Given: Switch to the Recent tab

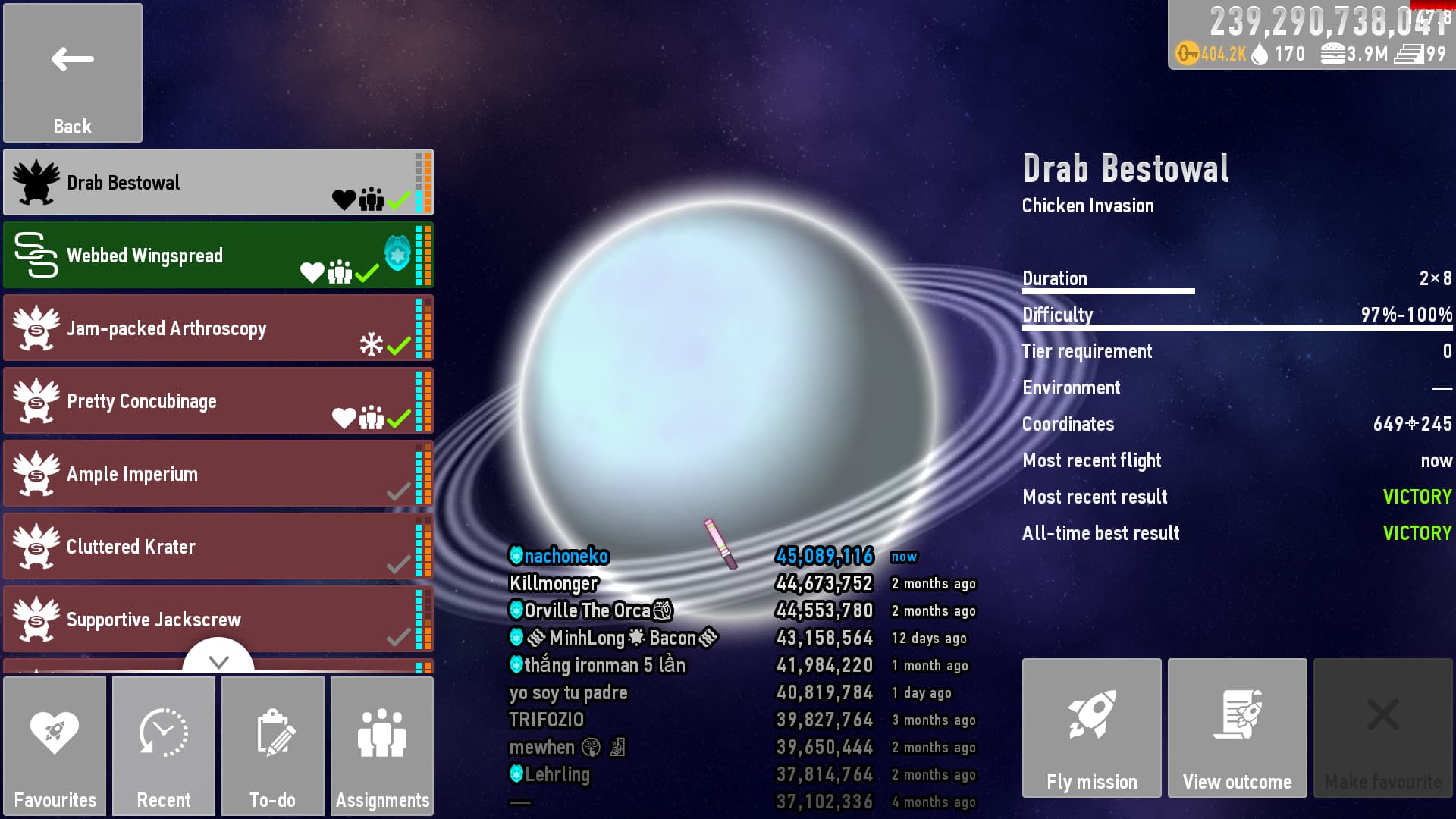Looking at the screenshot, I should tap(164, 746).
